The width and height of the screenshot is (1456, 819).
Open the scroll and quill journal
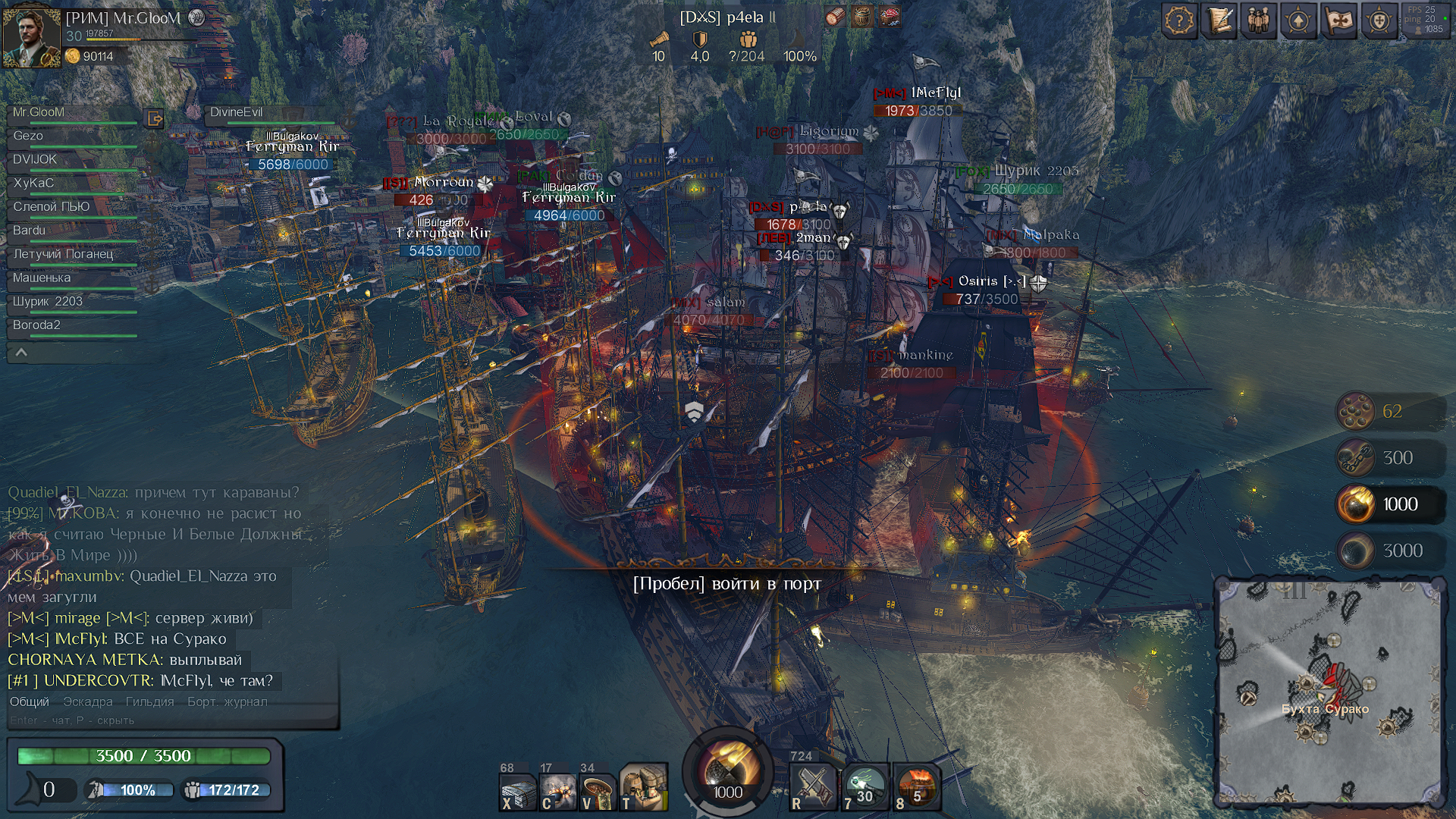click(1219, 21)
